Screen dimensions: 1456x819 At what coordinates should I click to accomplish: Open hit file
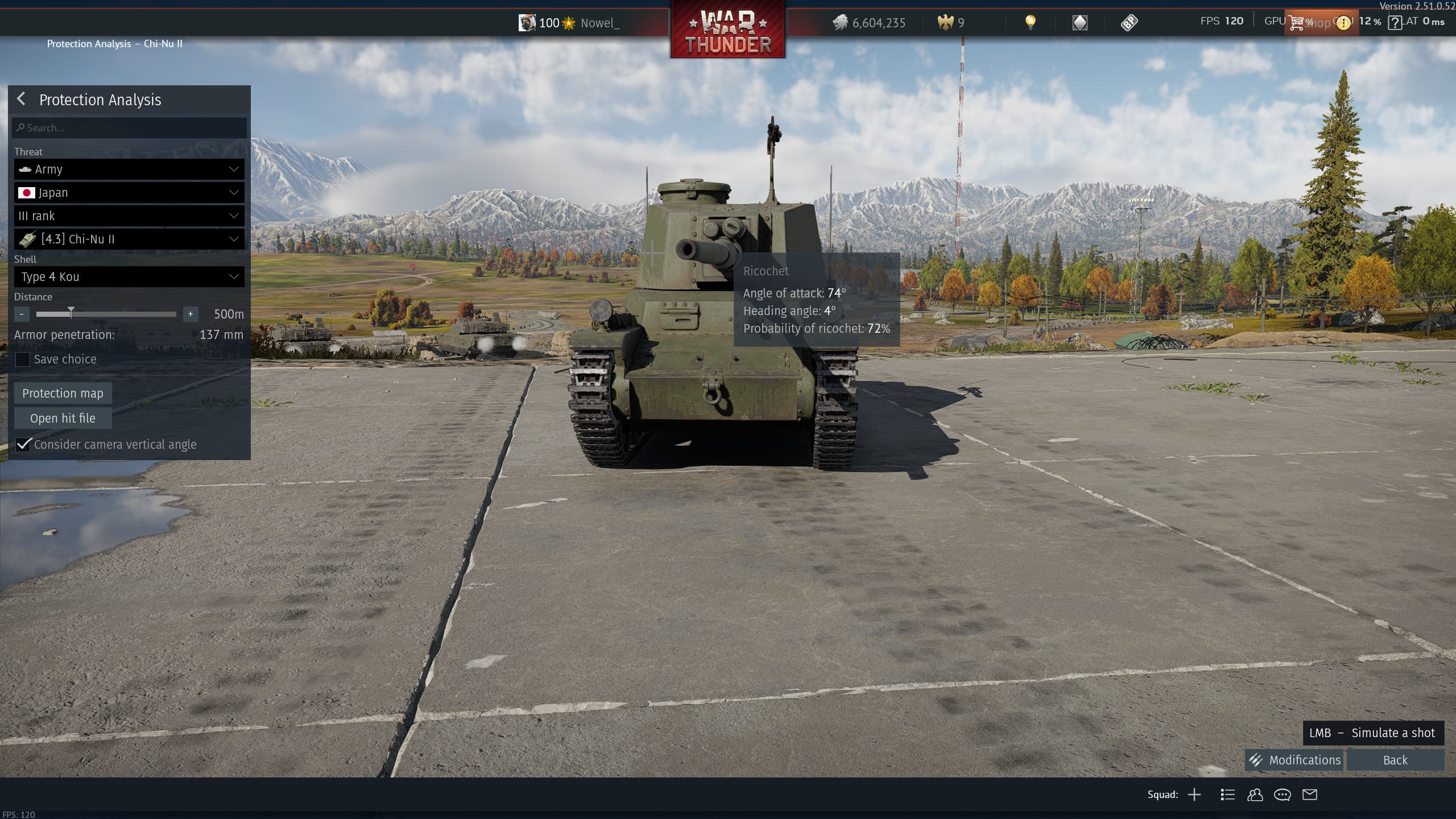tap(63, 419)
